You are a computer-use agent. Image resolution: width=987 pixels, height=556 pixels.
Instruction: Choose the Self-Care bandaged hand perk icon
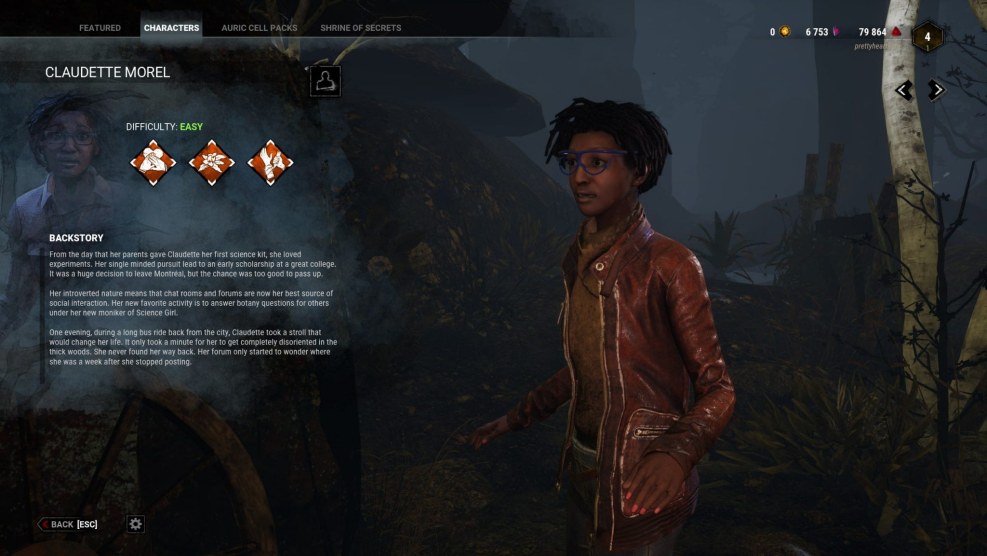pos(270,162)
